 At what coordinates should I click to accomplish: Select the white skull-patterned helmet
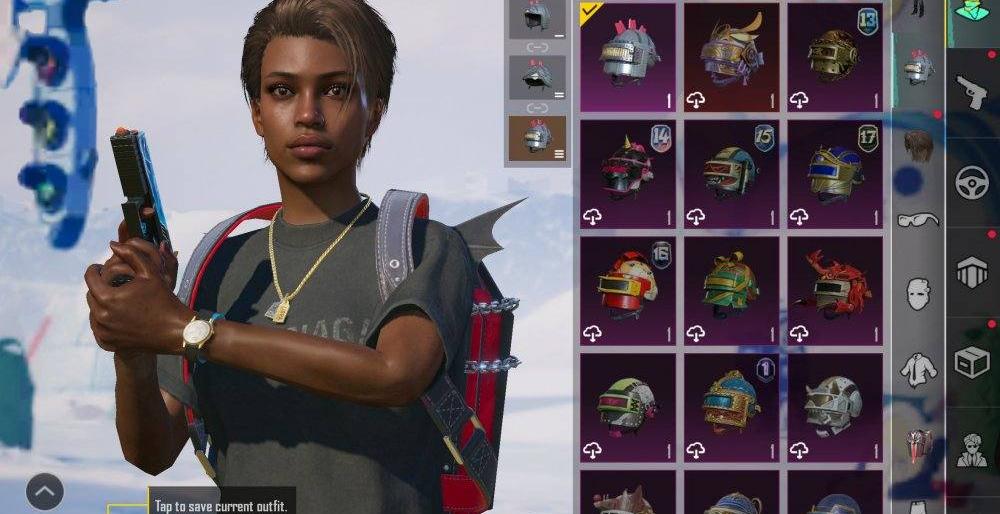coord(834,406)
